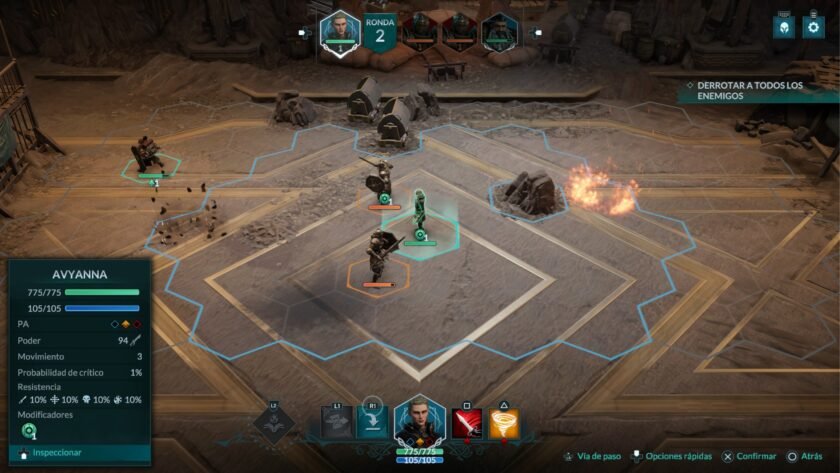
Task: Select the first enemy portrait in turn order
Action: (419, 31)
